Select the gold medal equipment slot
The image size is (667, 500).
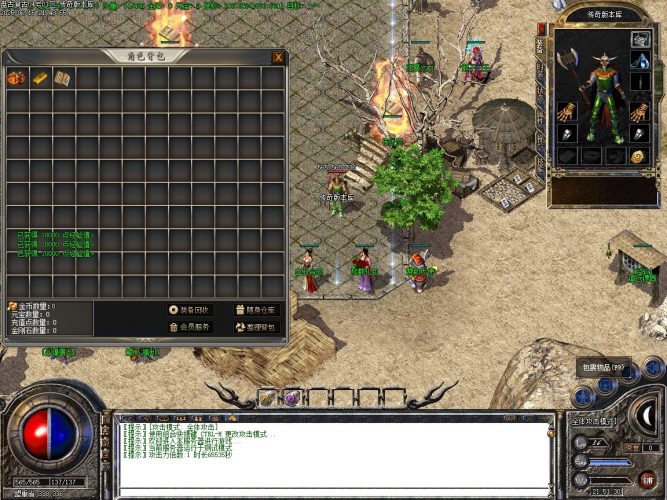point(639,156)
